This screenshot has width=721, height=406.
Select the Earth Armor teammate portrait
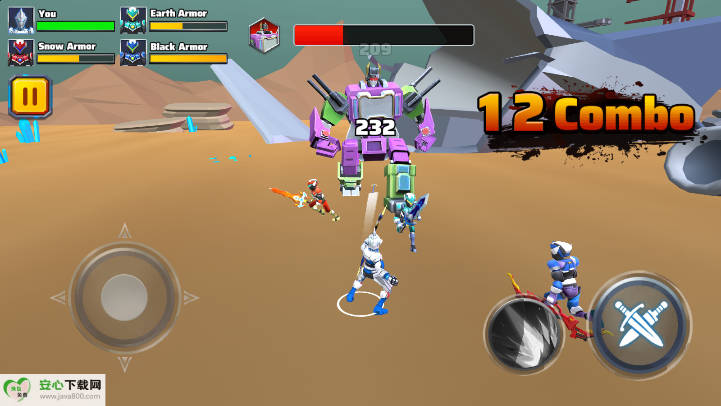(x=133, y=20)
